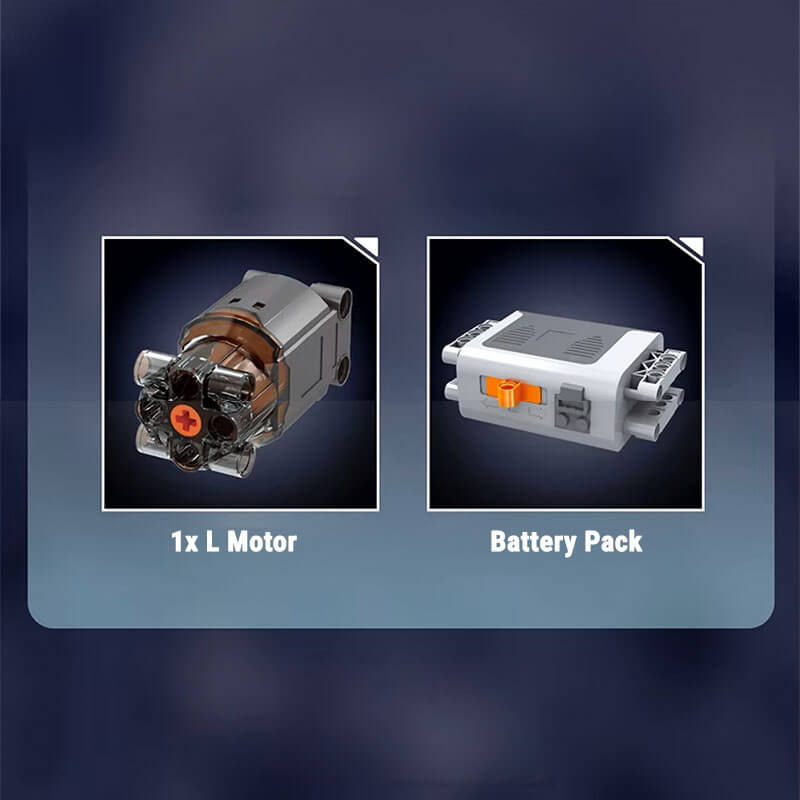Select the L Motor item tile
800x800 pixels.
pos(240,373)
